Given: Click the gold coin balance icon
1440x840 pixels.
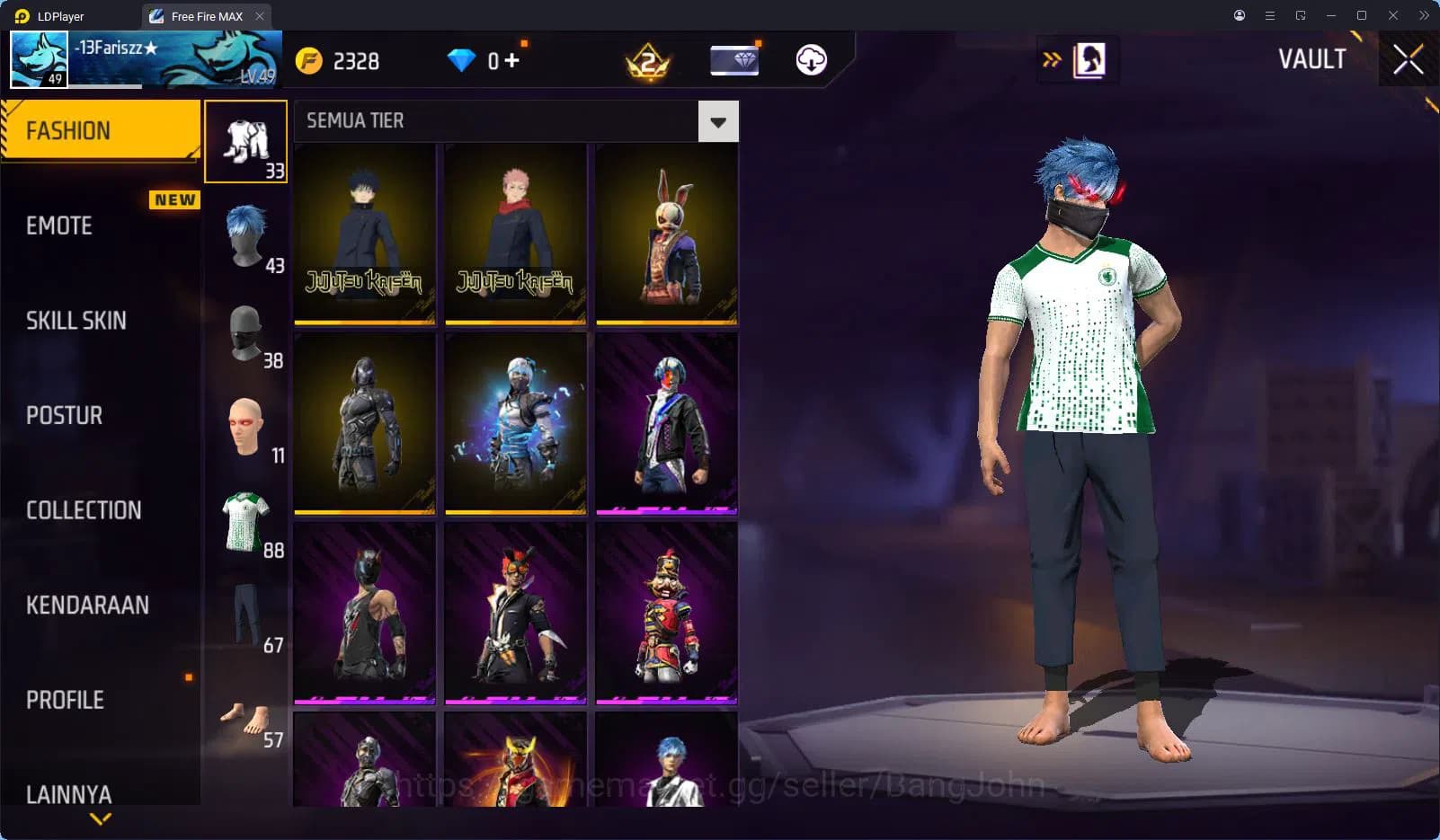Looking at the screenshot, I should (308, 60).
